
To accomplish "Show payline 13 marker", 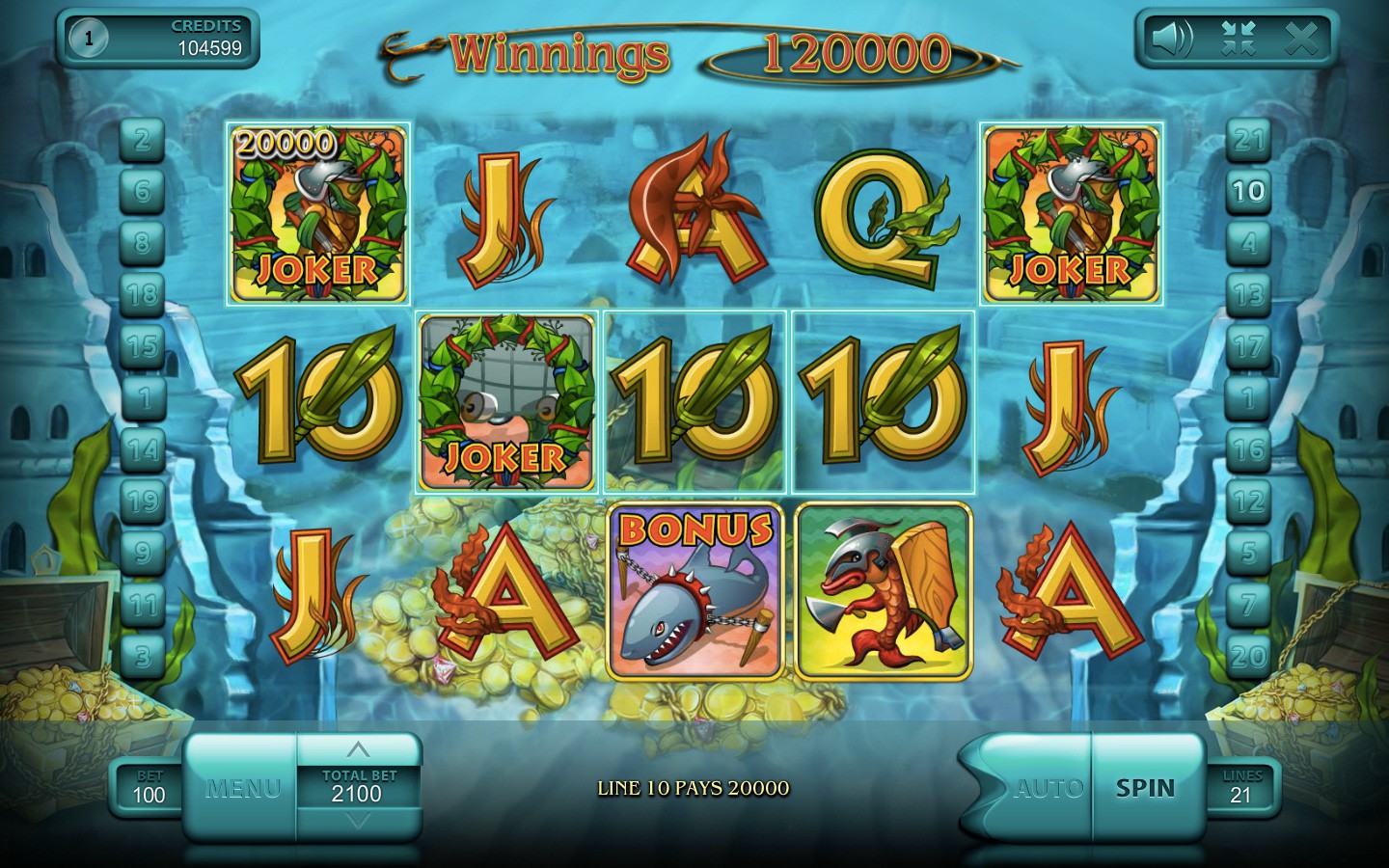I will [x=1248, y=293].
